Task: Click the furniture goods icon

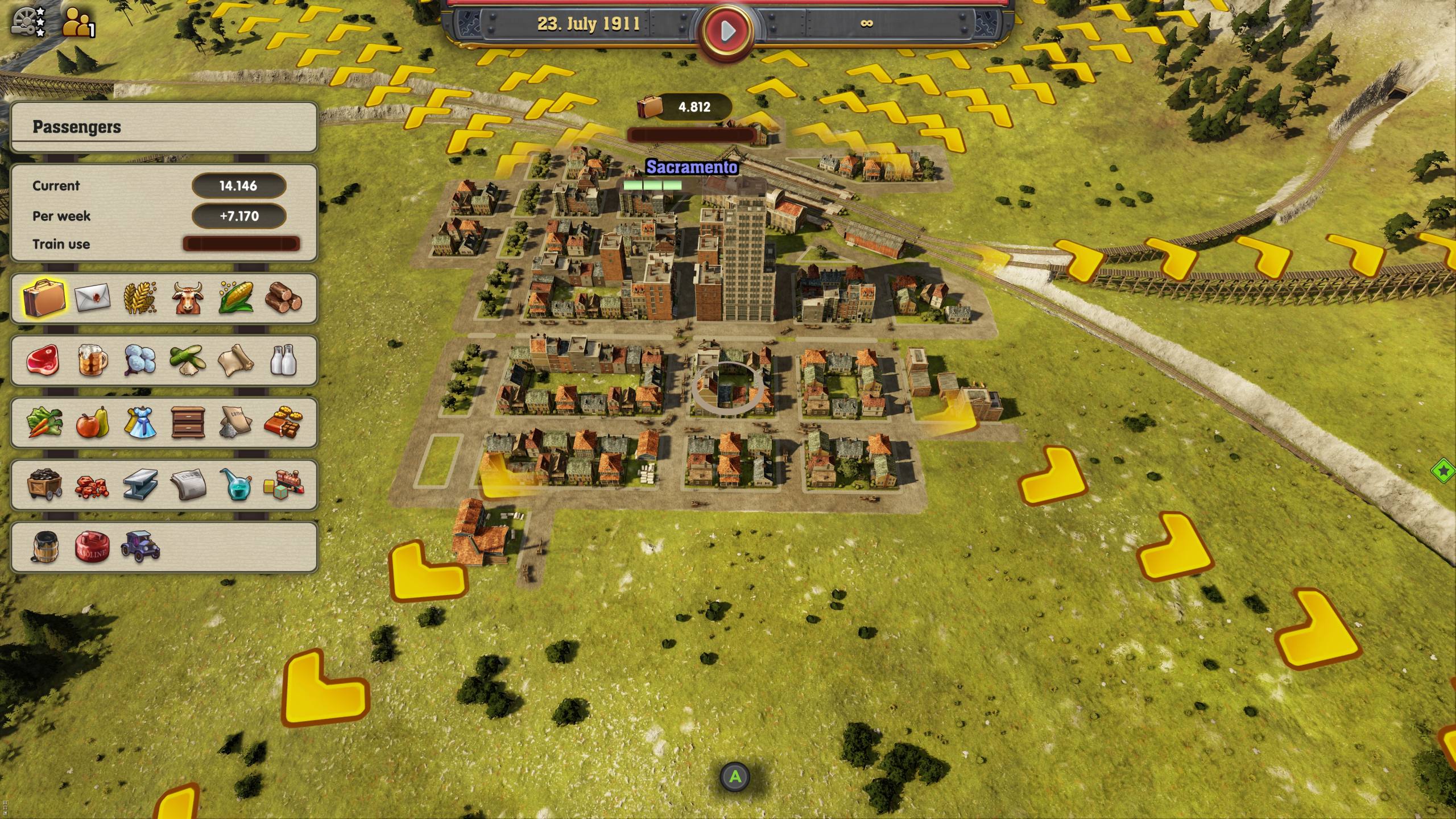Action: coord(188,424)
